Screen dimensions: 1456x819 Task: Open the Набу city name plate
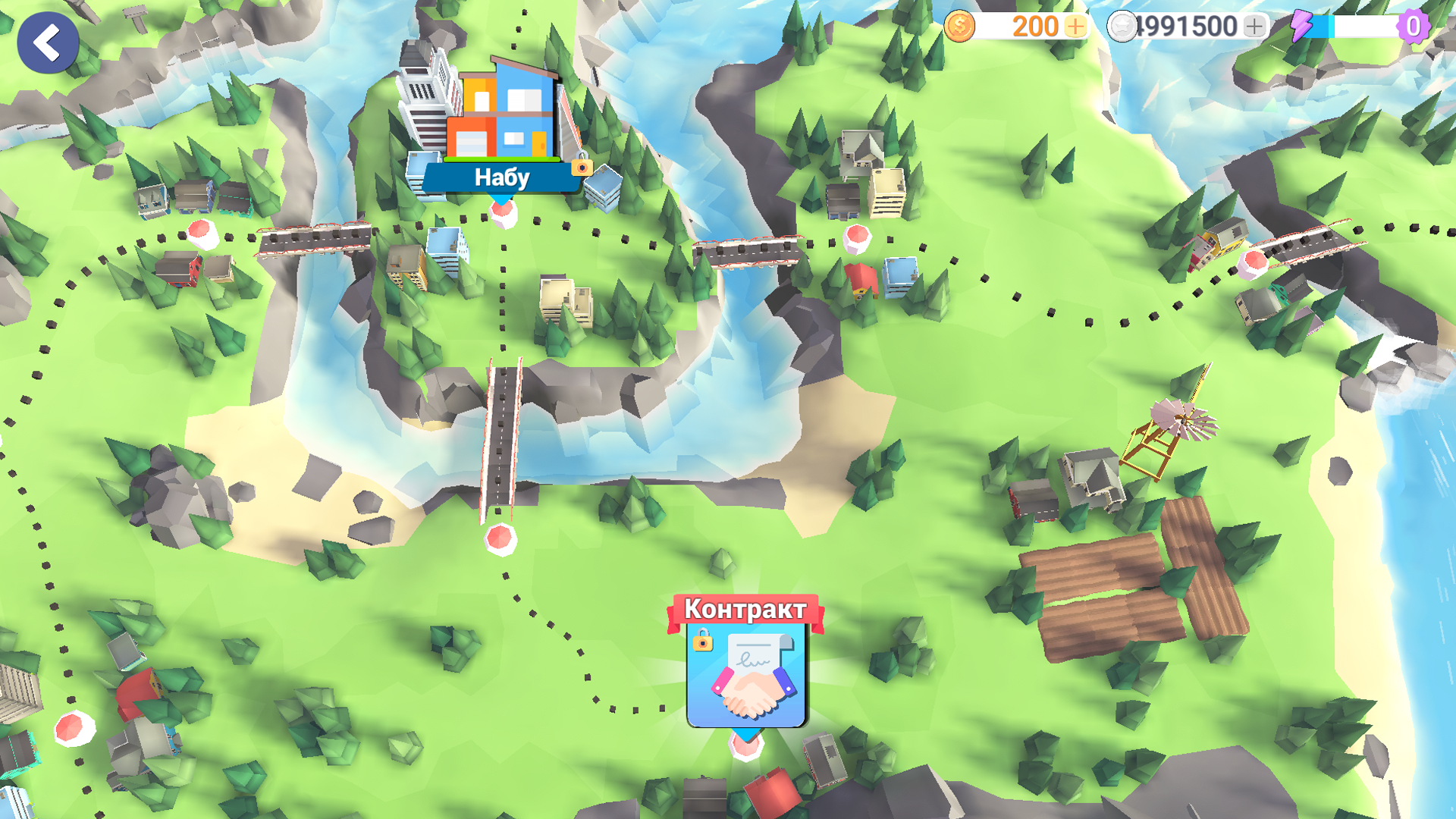coord(502,177)
